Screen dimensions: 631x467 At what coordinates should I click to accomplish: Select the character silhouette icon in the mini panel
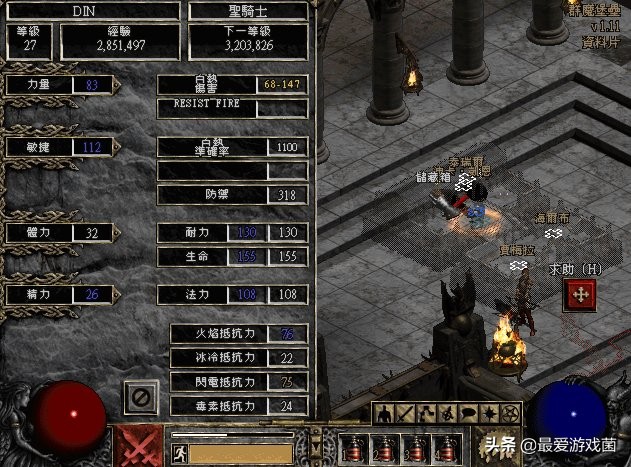pos(385,412)
